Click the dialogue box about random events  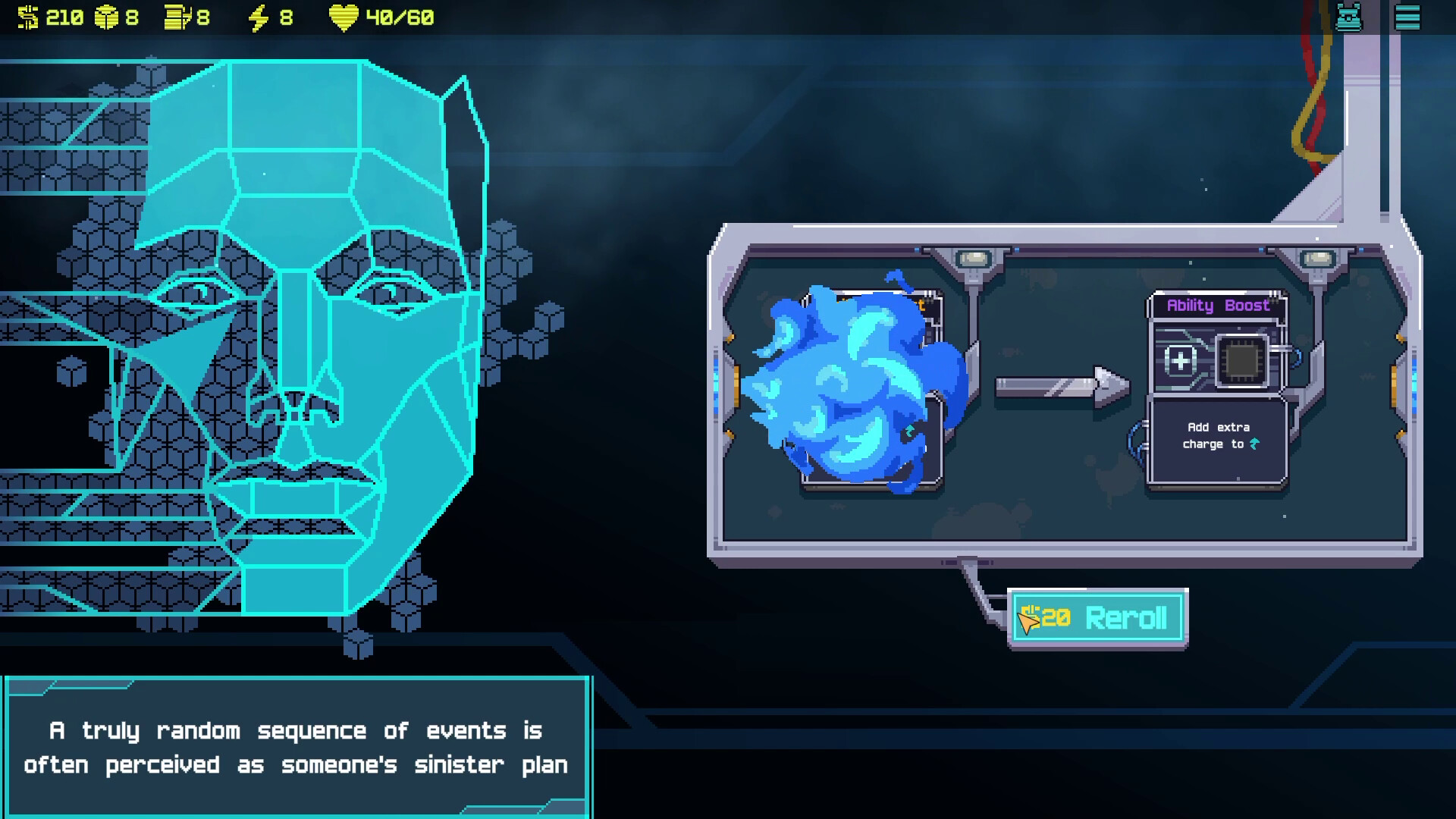coord(296,747)
